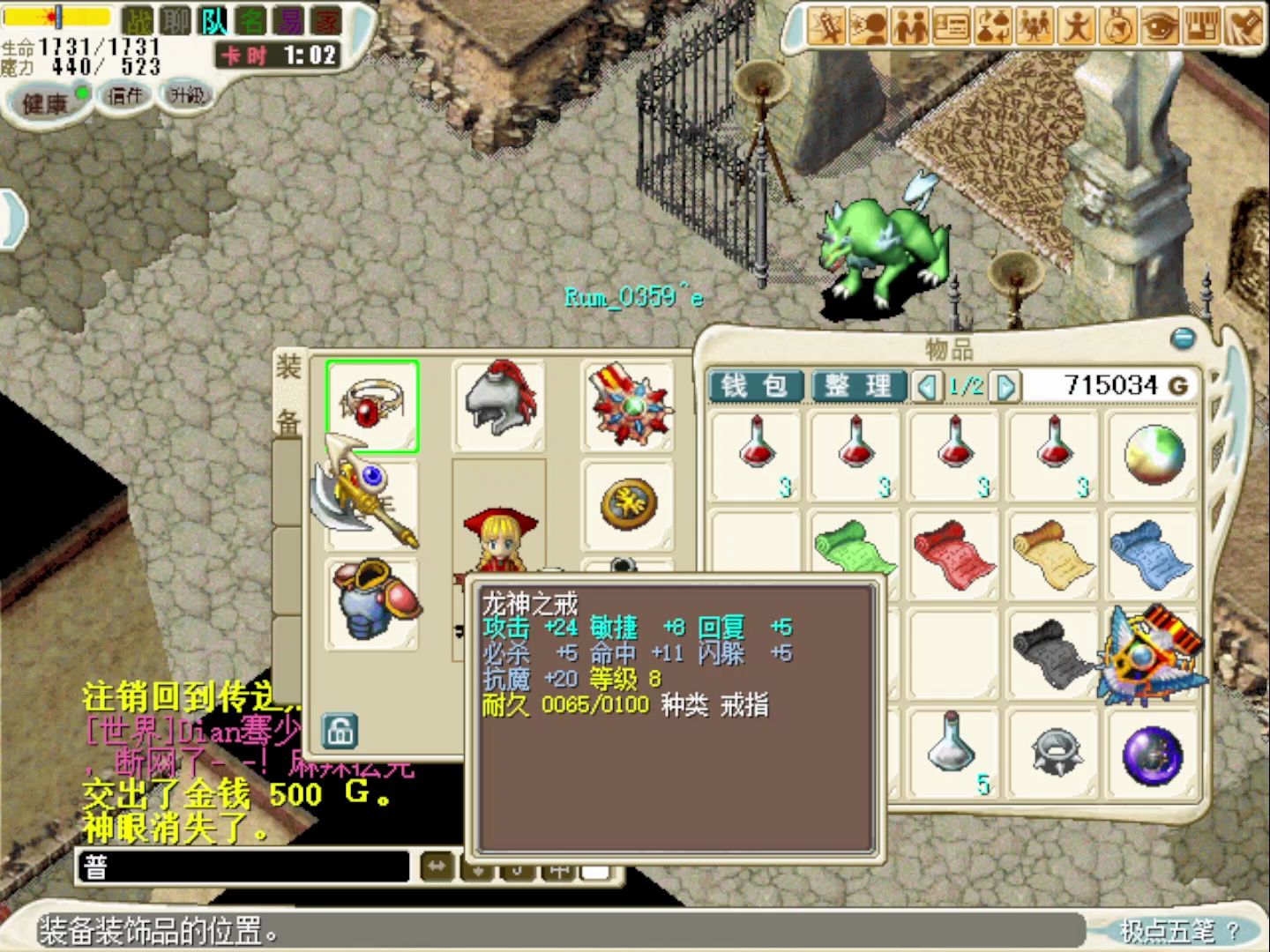Go to the next inventory page arrow
Image resolution: width=1270 pixels, height=952 pixels.
pos(1005,386)
